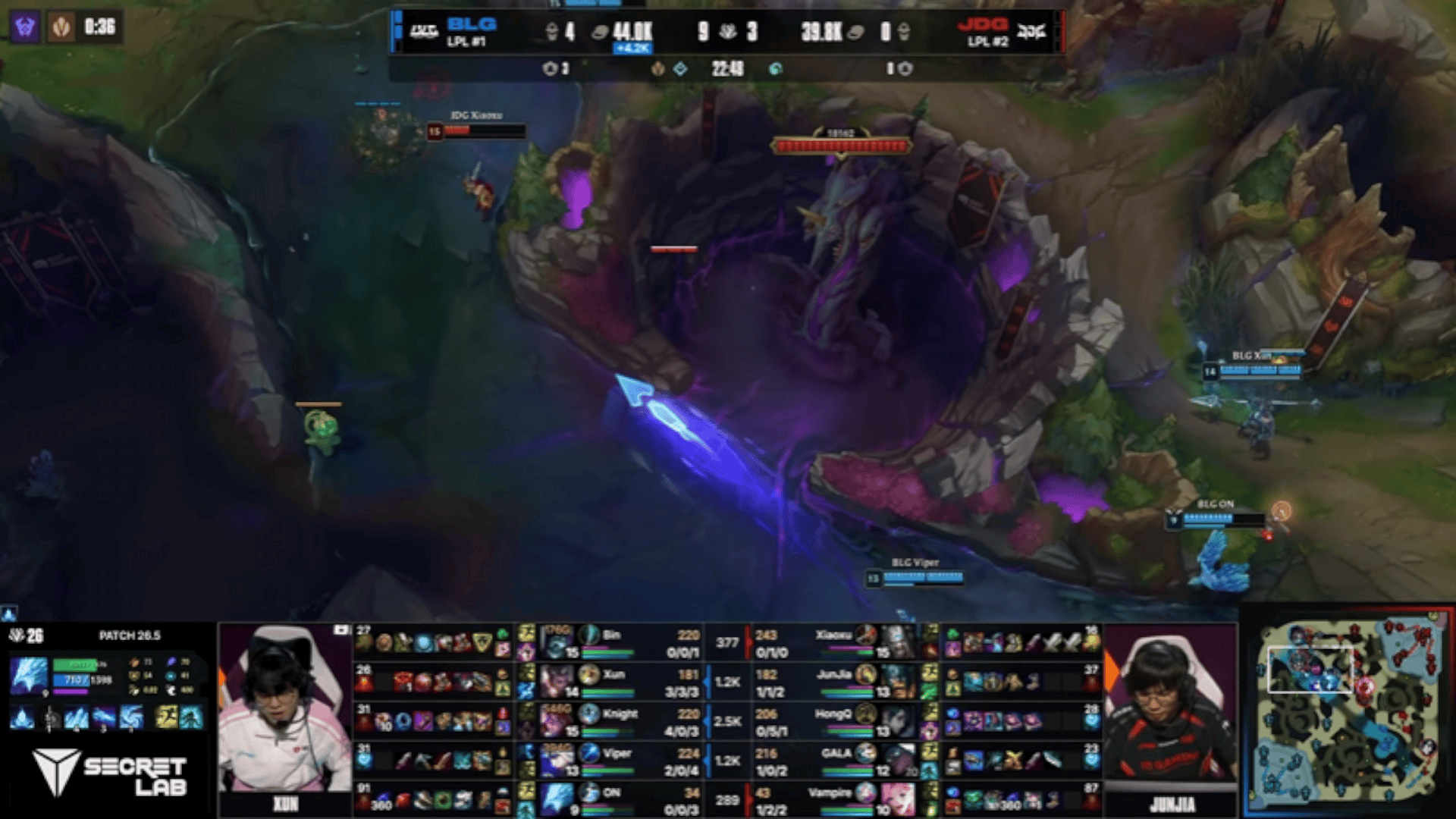Activate Anivia's Glacial Storm swirl ability icon
Viewport: 1456px width, 819px height.
point(130,717)
